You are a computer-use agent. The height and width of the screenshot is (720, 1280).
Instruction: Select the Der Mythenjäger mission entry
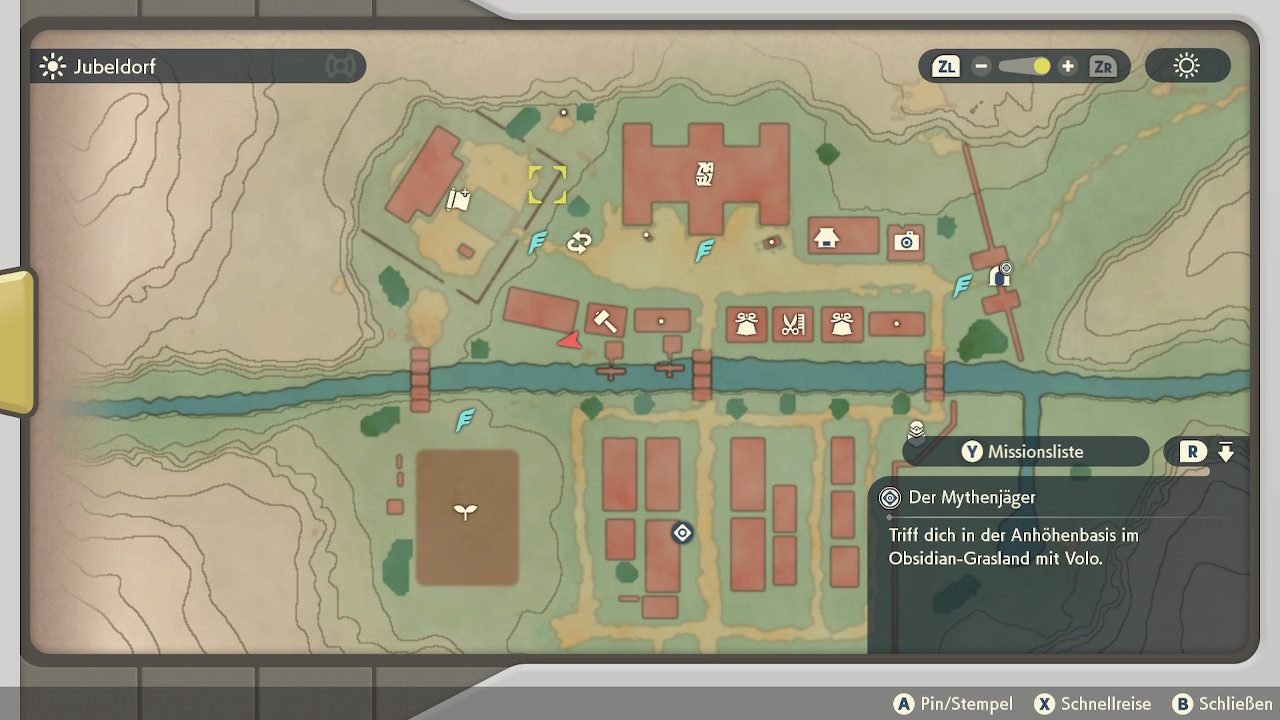coord(971,497)
